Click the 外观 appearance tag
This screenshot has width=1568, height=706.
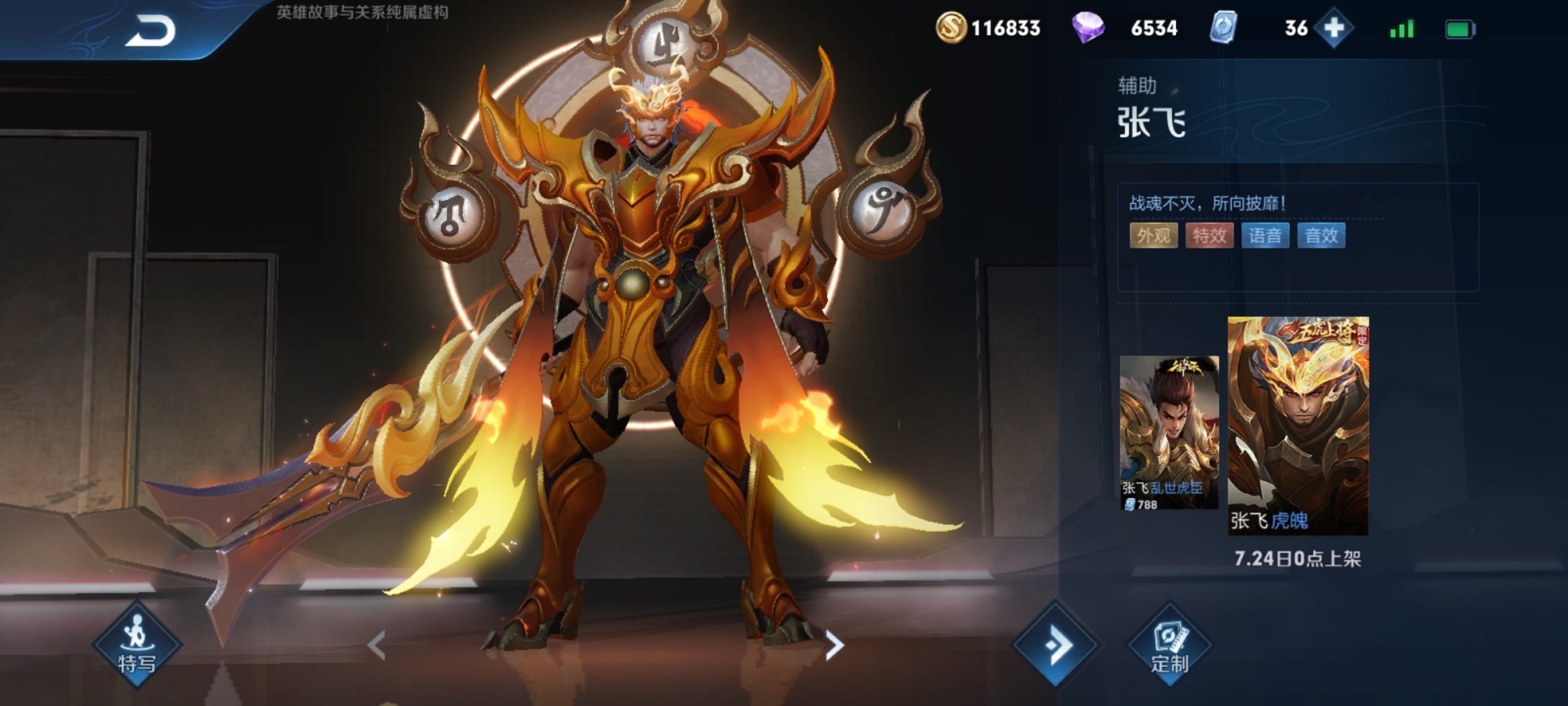(1153, 235)
